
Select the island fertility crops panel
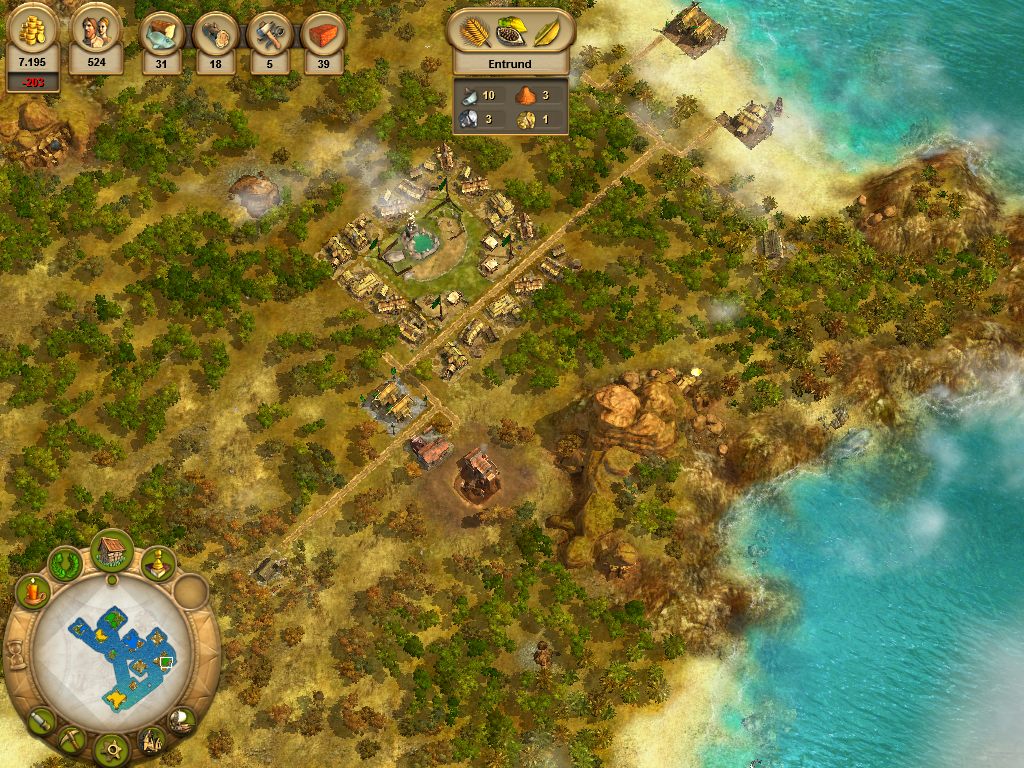pyautogui.click(x=510, y=31)
